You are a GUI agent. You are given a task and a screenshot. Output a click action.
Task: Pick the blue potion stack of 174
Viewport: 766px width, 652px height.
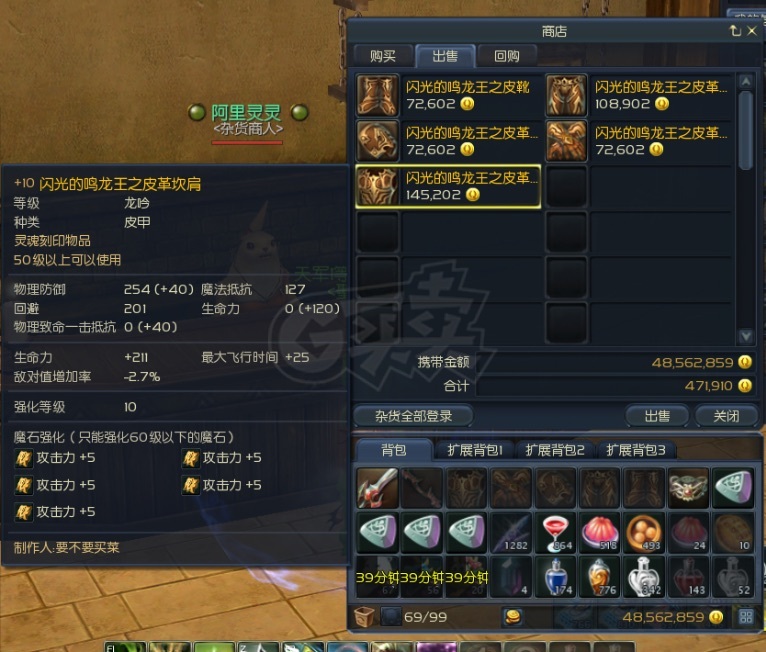pyautogui.click(x=555, y=577)
